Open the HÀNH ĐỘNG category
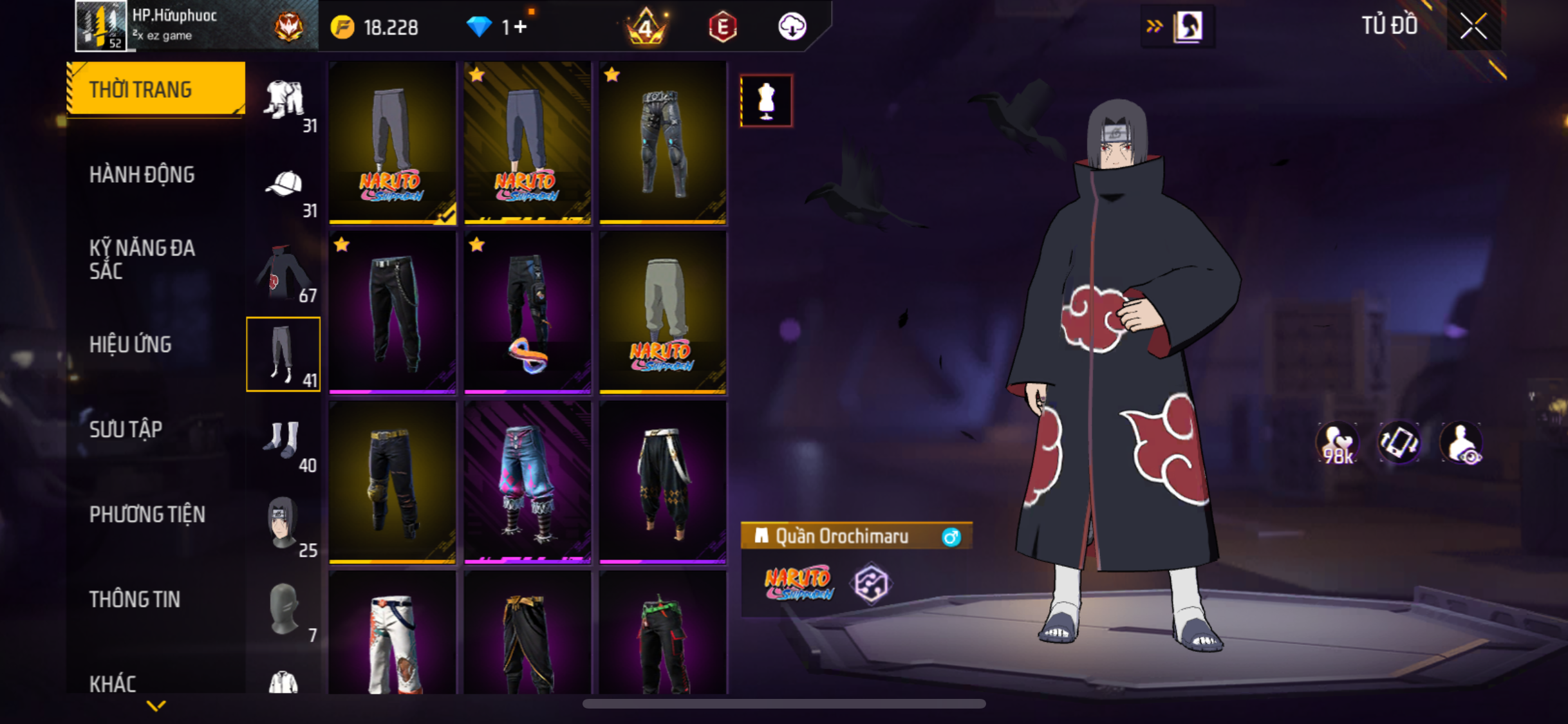This screenshot has width=1568, height=724. click(x=142, y=174)
